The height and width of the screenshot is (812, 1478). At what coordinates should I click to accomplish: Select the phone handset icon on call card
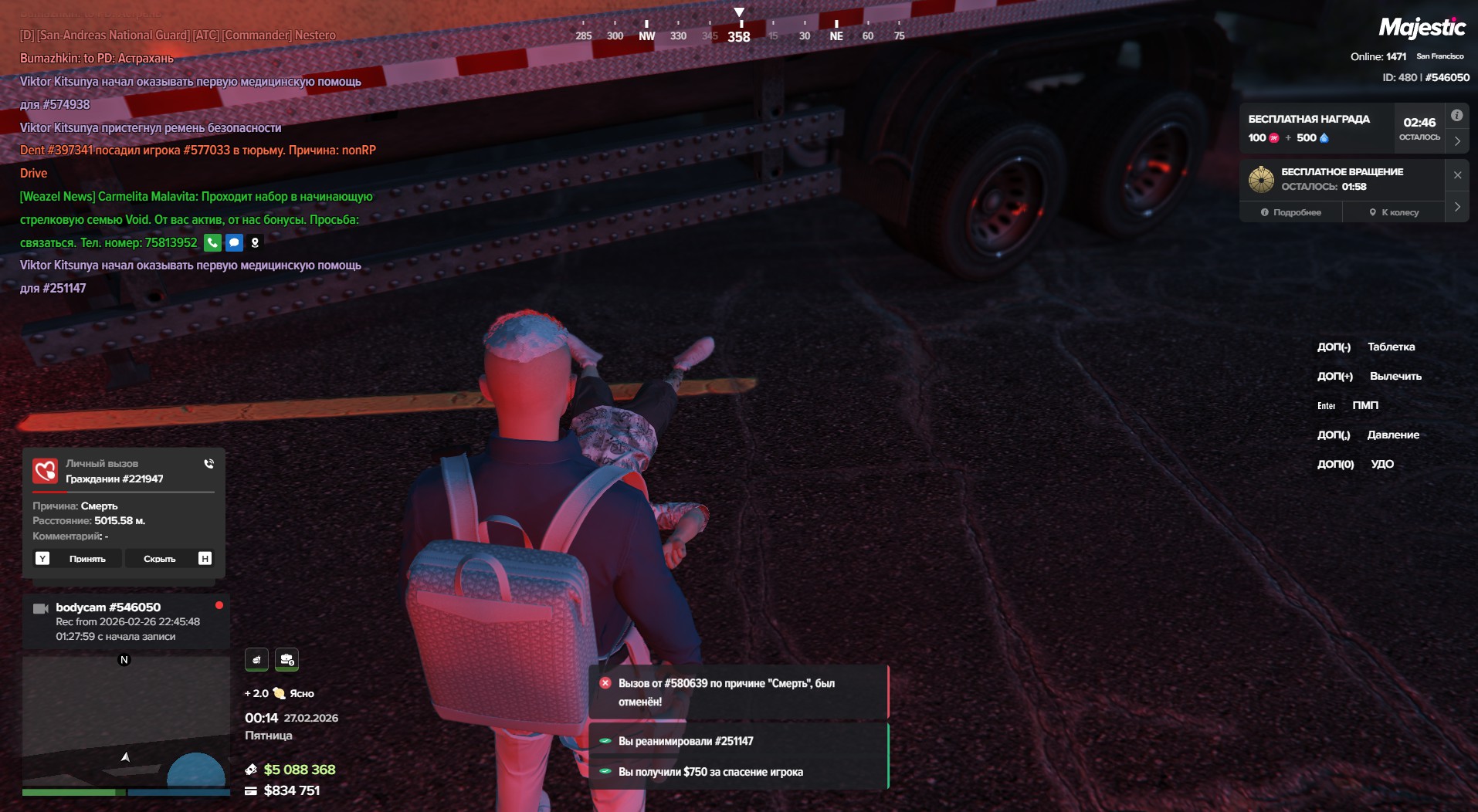(208, 464)
